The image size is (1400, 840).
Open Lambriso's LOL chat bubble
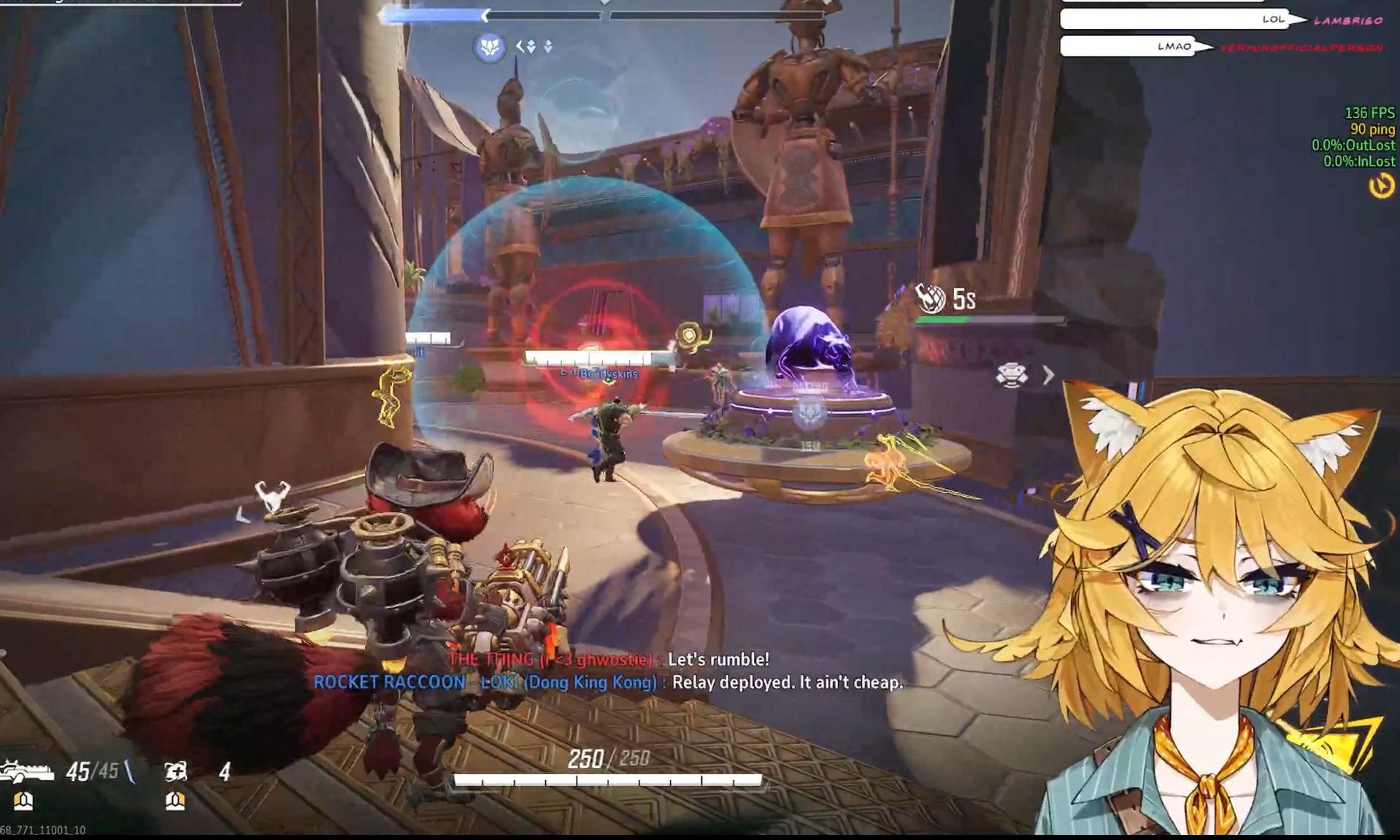click(1177, 20)
